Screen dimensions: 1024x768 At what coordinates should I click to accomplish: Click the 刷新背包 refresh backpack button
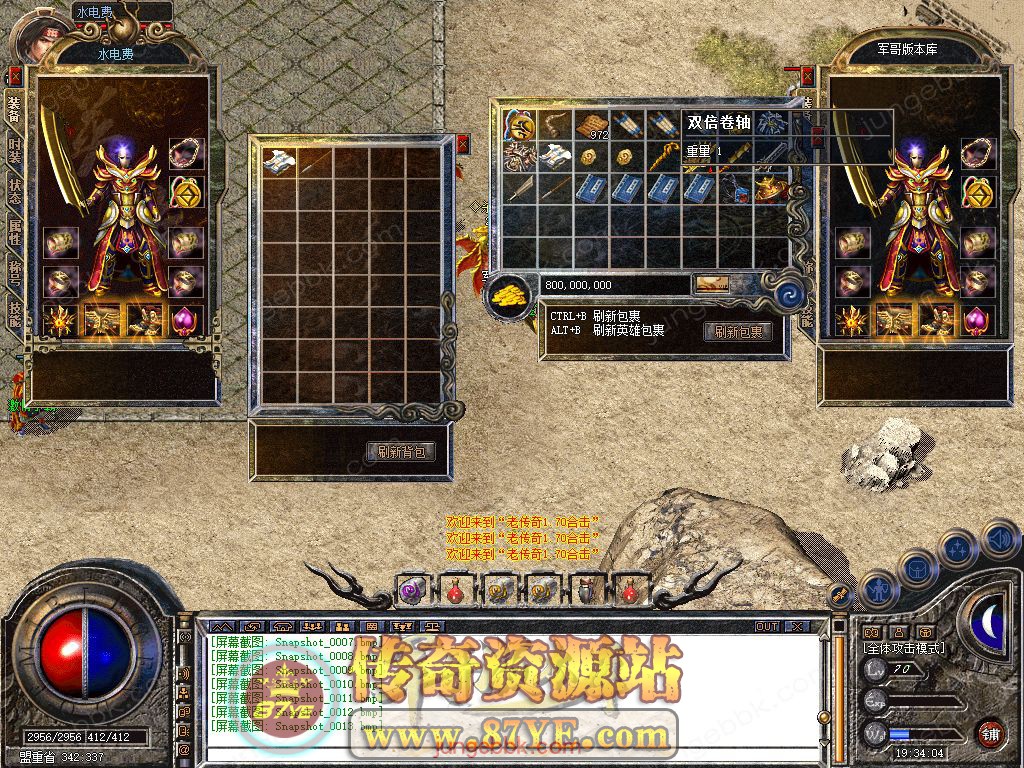point(401,452)
